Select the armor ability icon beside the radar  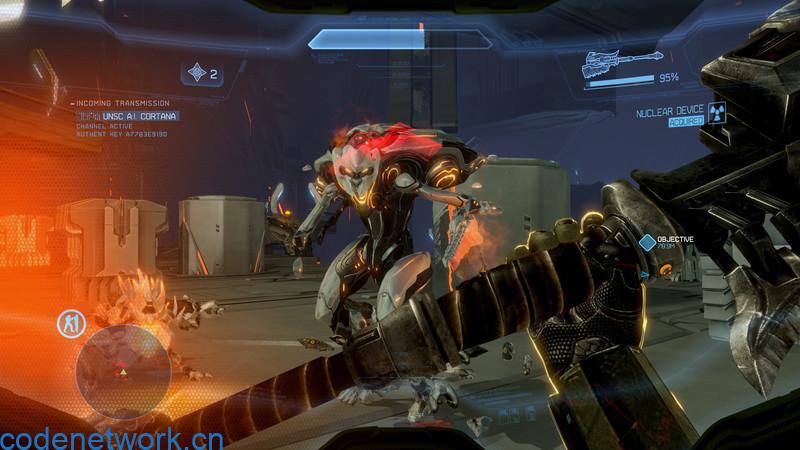click(70, 323)
